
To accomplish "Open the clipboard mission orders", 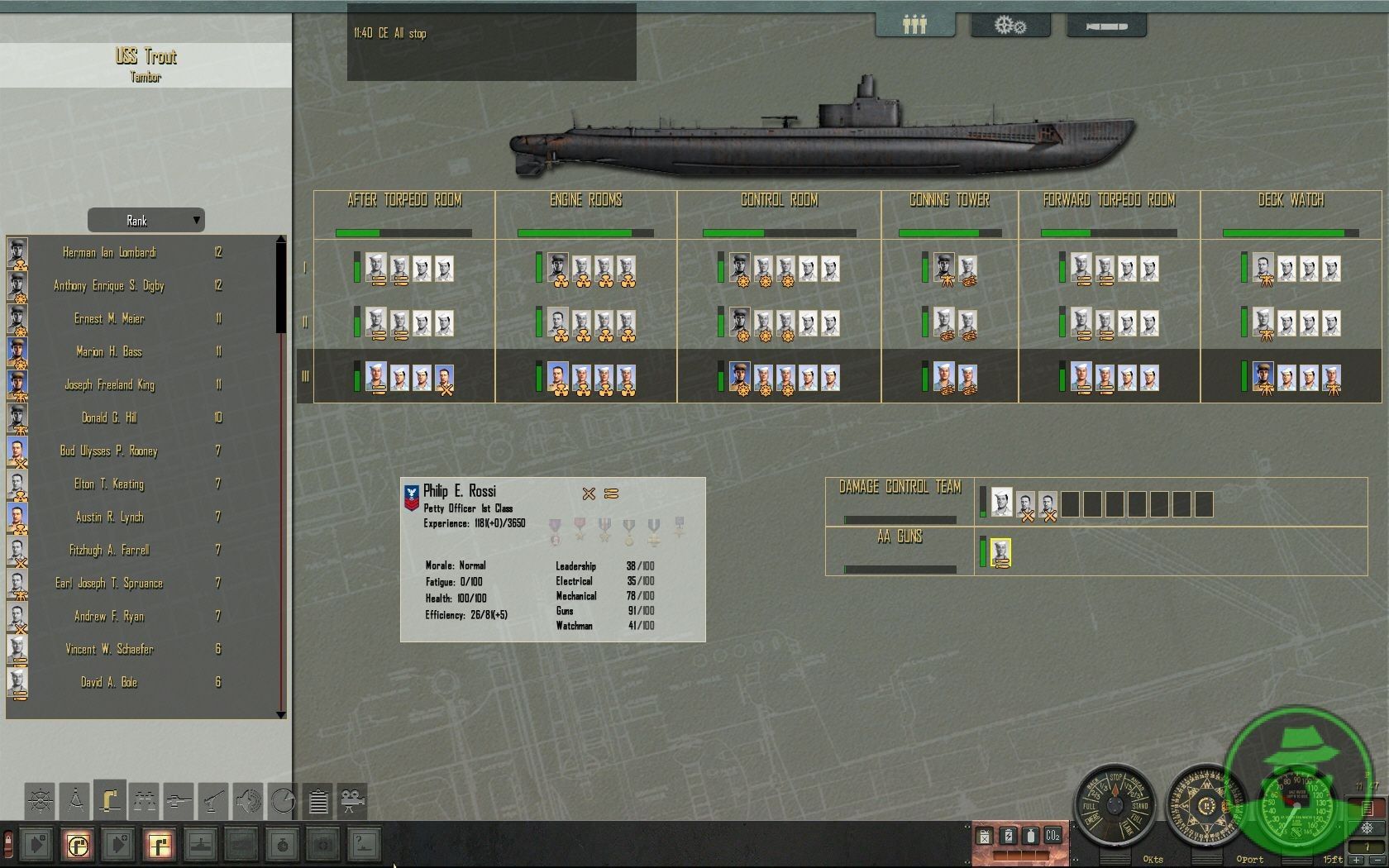I will (318, 800).
